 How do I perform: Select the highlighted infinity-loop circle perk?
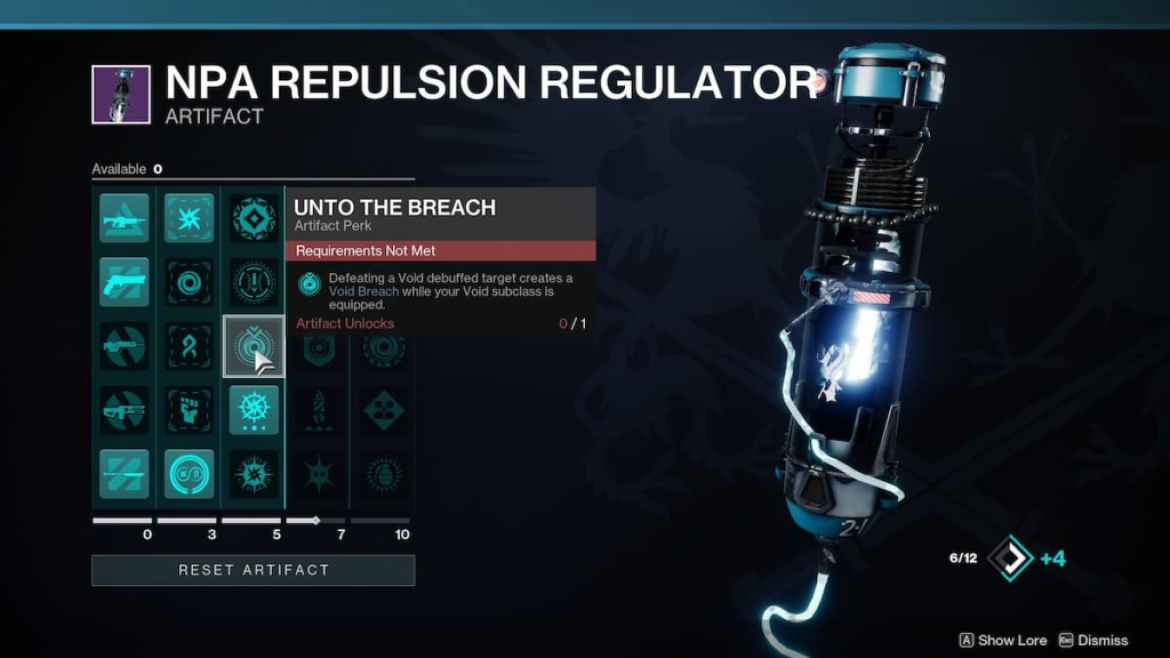pos(188,474)
